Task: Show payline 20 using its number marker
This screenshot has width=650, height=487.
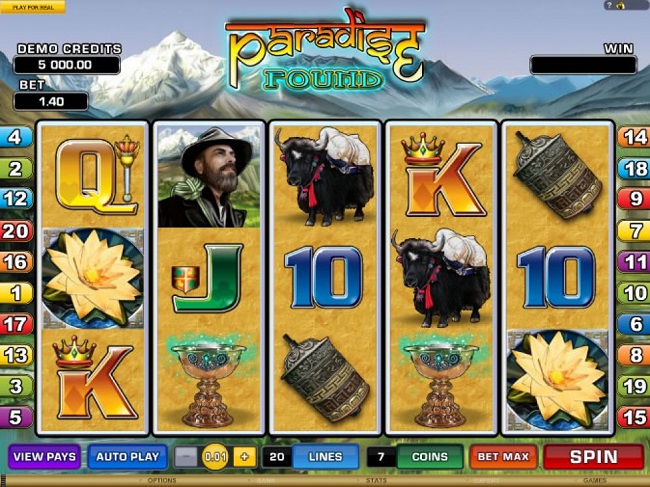Action: pos(16,231)
